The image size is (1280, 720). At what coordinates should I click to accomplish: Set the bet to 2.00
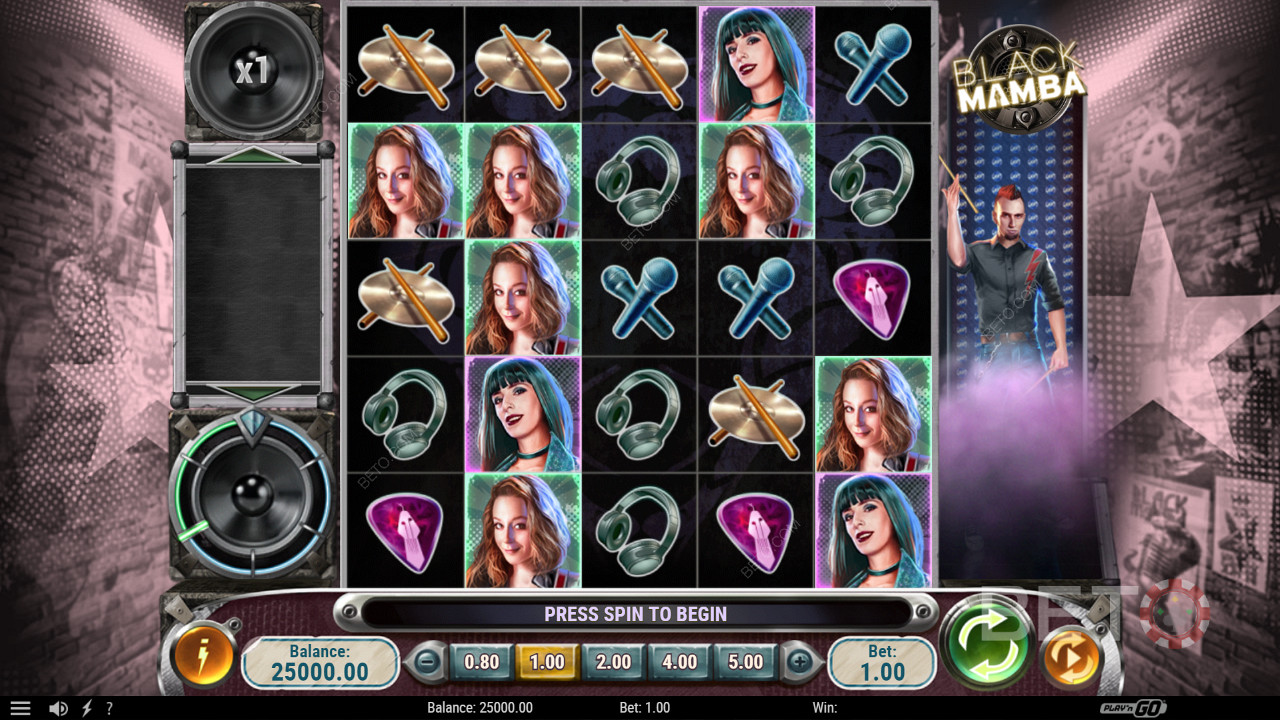613,661
